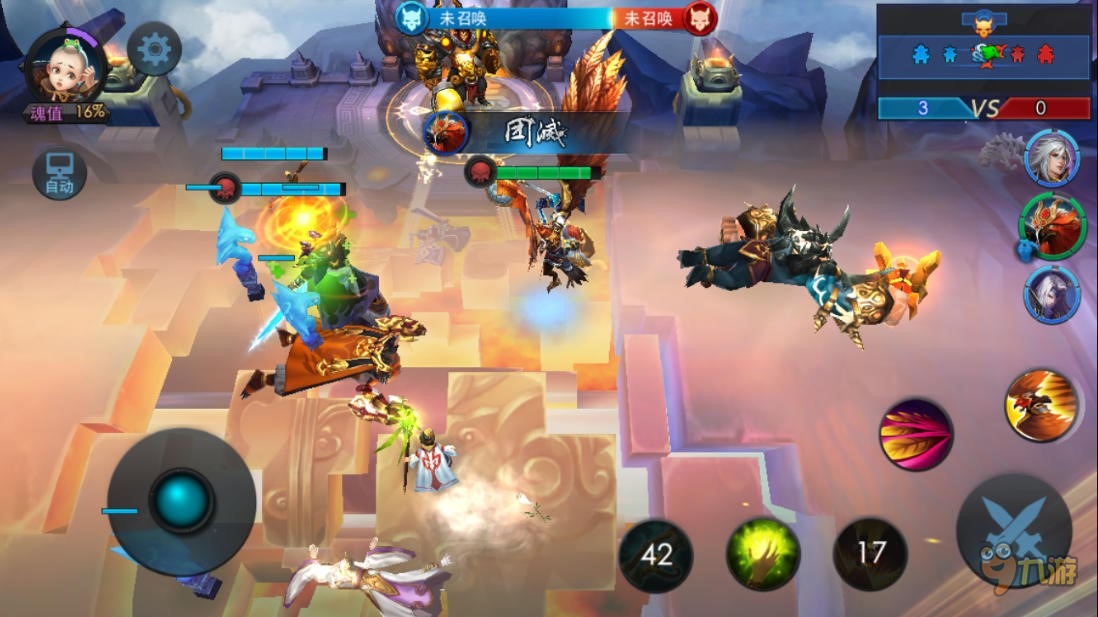This screenshot has height=617, width=1098.
Task: Choose the dark hooded hero portrait
Action: (x=1051, y=295)
